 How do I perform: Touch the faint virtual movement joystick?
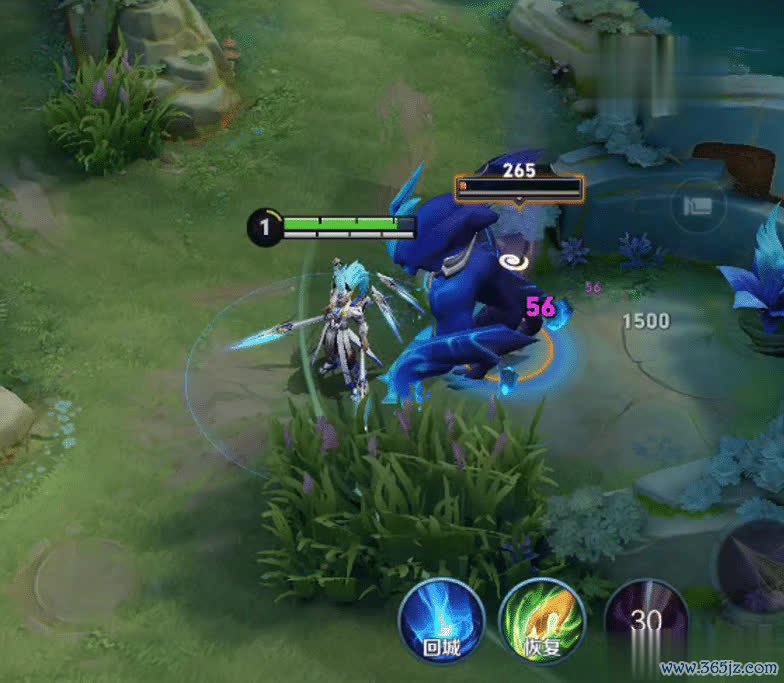coord(82,583)
